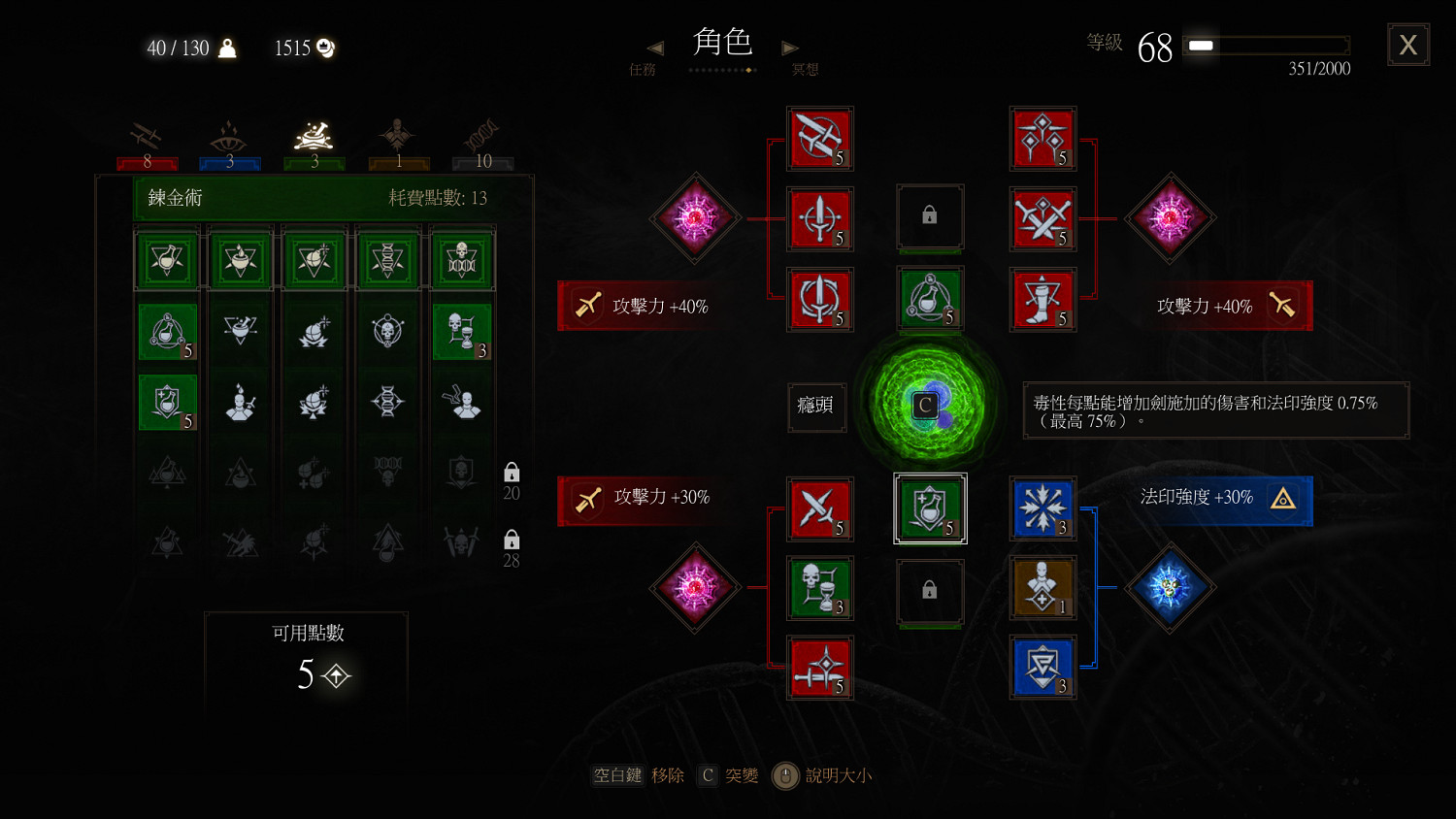Viewport: 1456px width, 819px height.
Task: Open the General skills category tab
Action: (x=396, y=136)
